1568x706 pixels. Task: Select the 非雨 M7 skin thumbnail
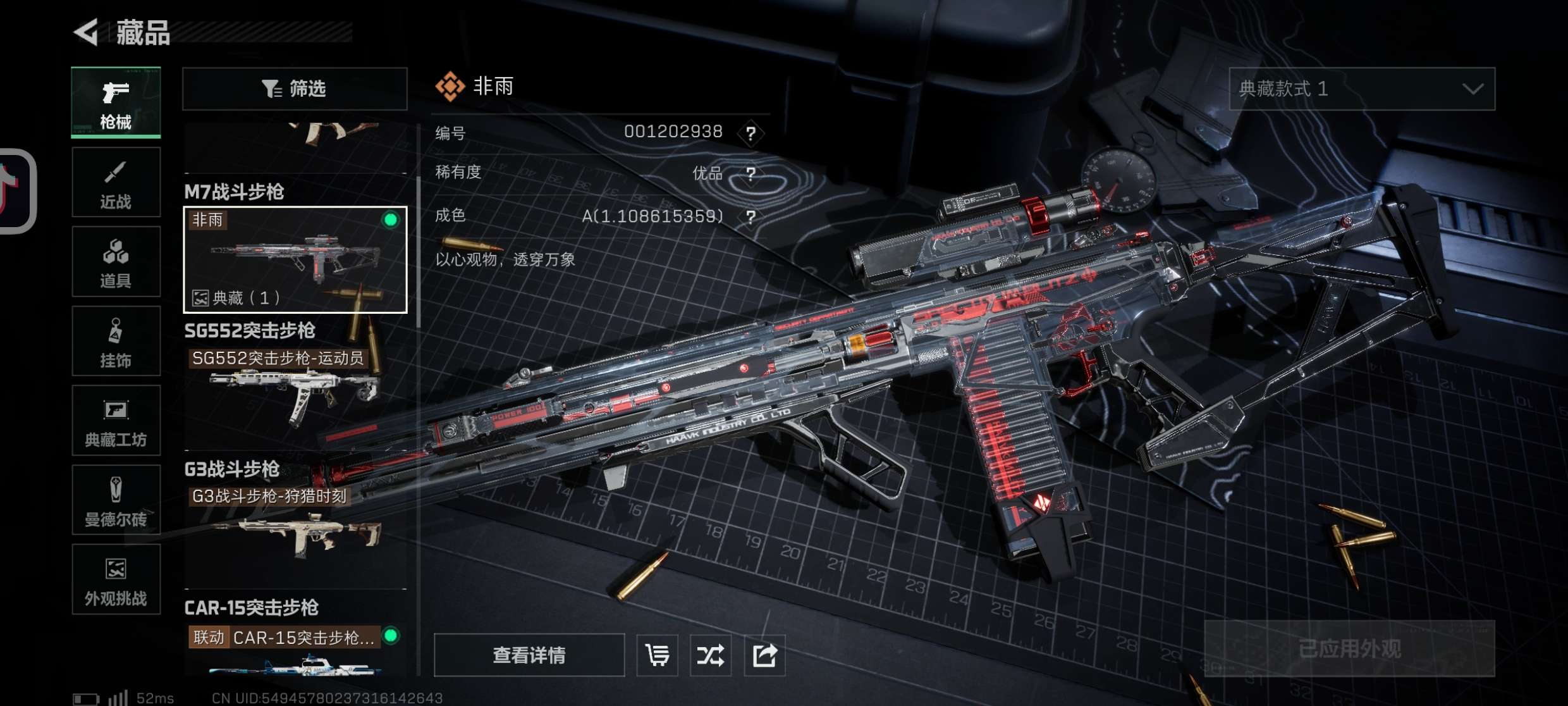(x=295, y=259)
